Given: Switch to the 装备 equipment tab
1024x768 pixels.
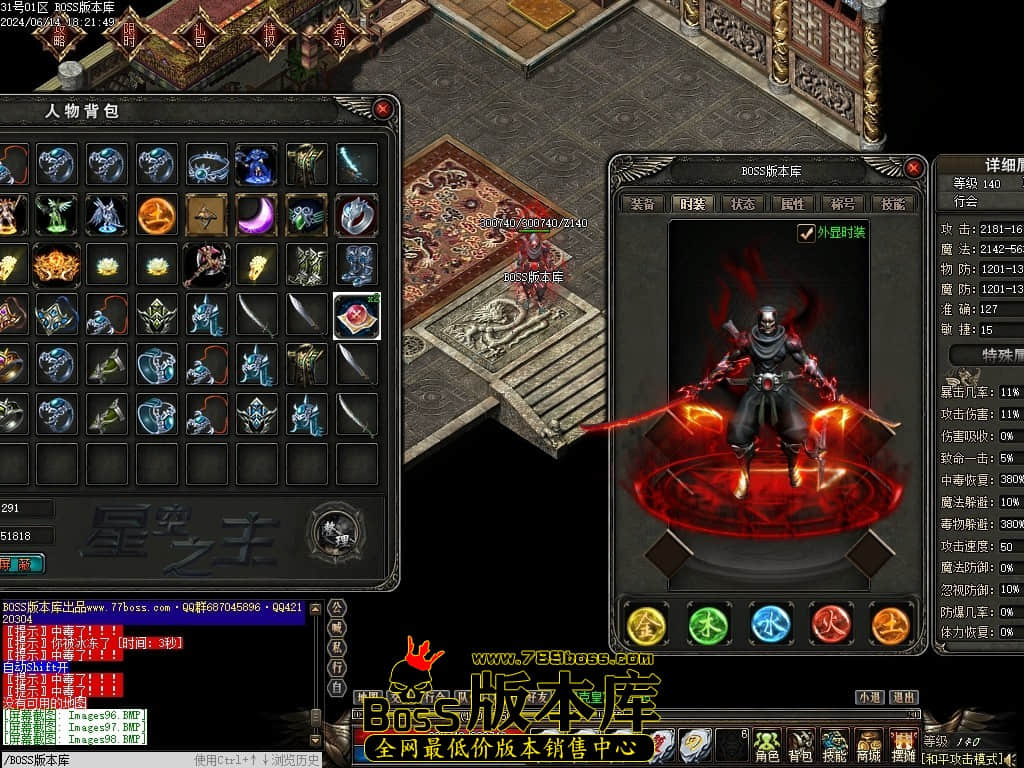Looking at the screenshot, I should [643, 204].
